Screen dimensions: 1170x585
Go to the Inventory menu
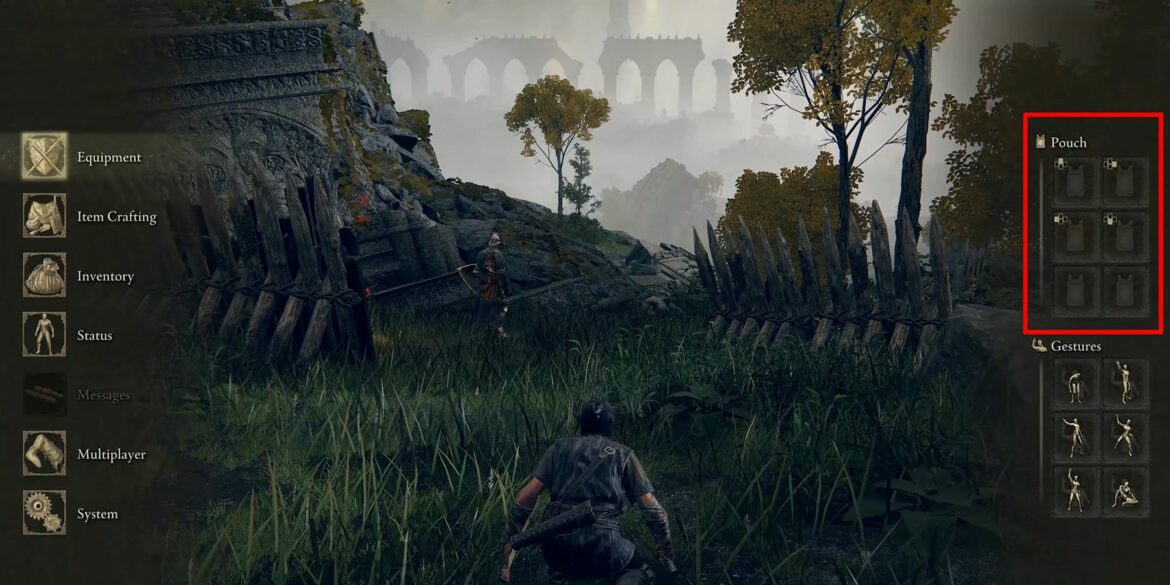click(105, 276)
